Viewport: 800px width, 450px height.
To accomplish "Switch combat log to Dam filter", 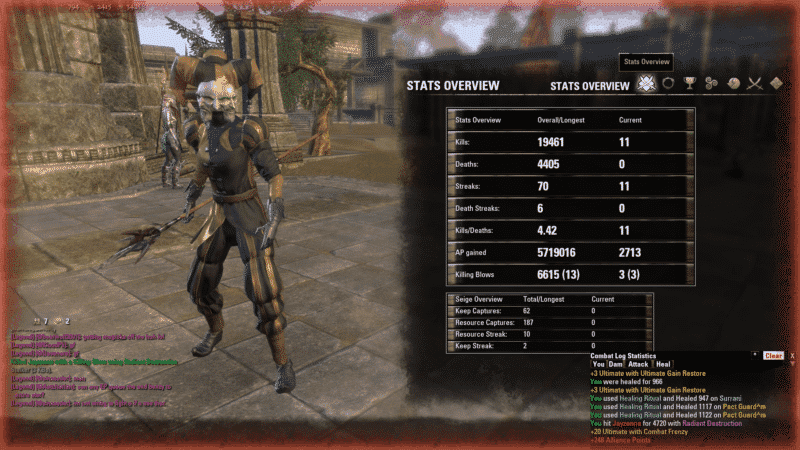I will tap(617, 364).
